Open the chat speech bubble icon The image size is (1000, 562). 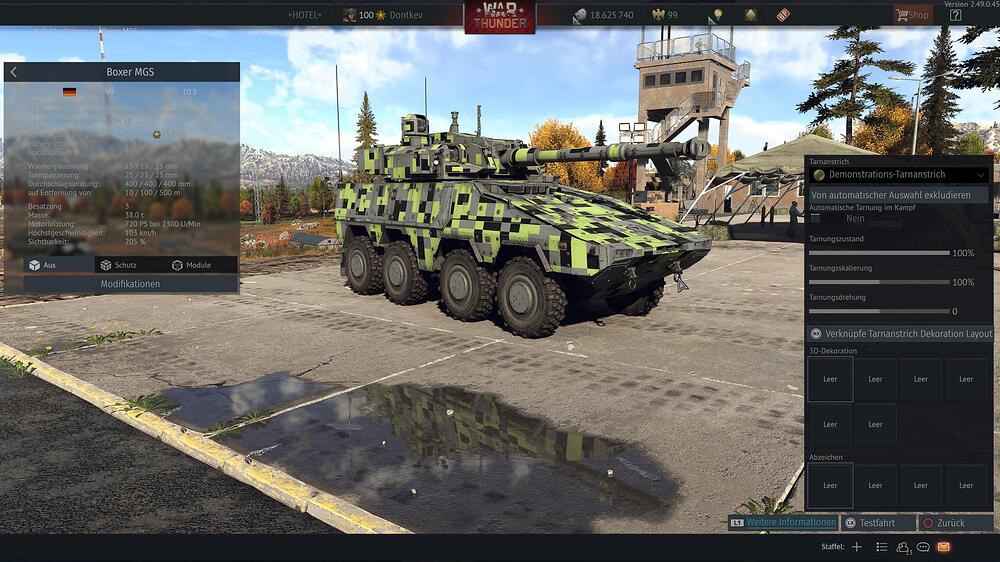pyautogui.click(x=923, y=547)
